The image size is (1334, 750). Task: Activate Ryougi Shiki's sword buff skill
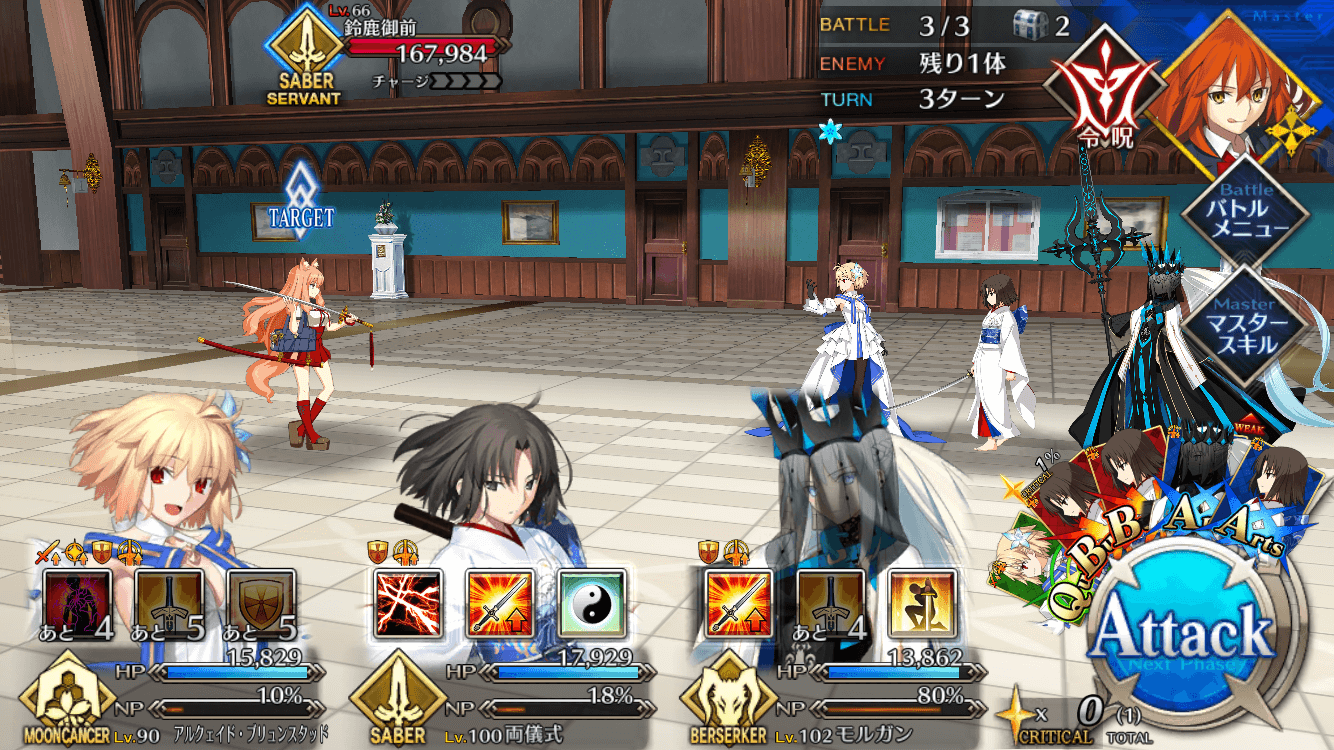point(500,604)
